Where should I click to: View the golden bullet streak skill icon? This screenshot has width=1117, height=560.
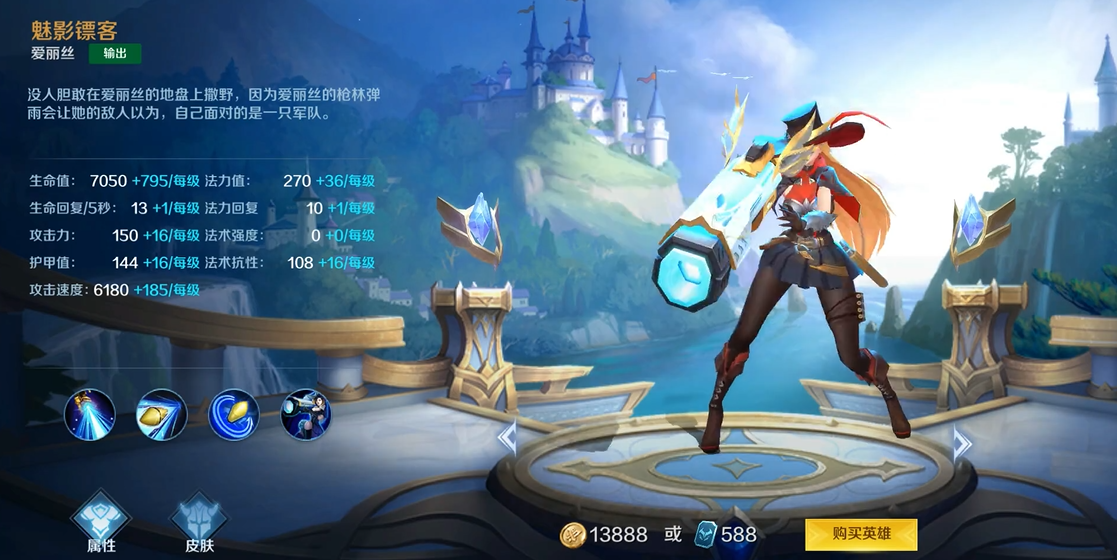[x=162, y=415]
